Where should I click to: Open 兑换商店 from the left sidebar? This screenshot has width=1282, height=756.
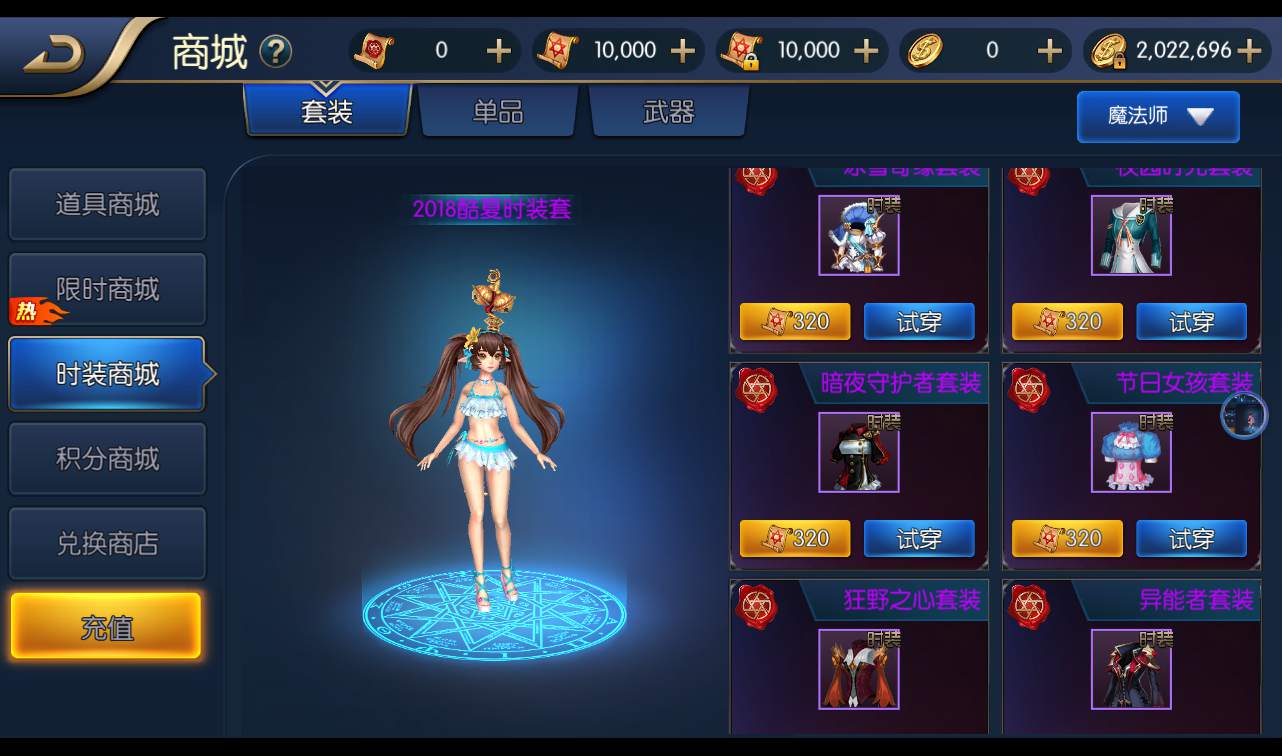click(107, 542)
